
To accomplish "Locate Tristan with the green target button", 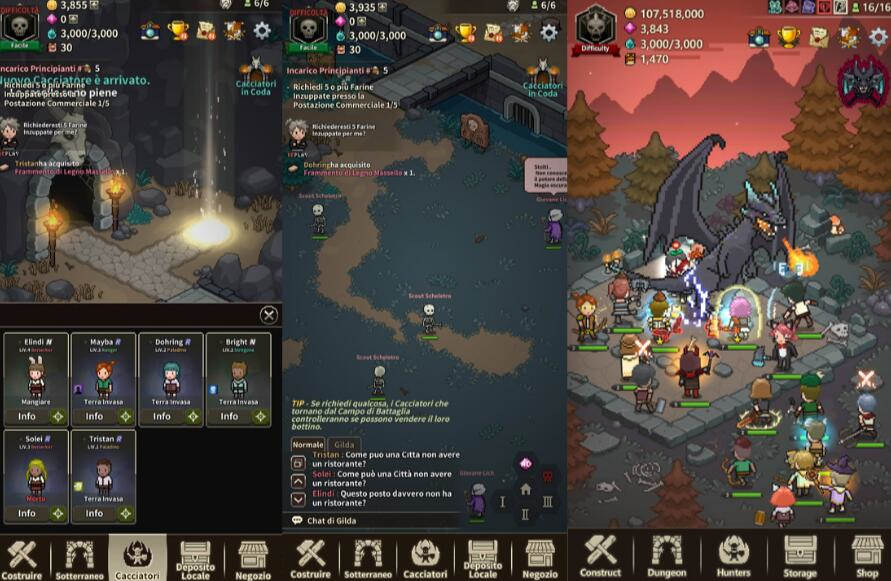I will (x=125, y=513).
